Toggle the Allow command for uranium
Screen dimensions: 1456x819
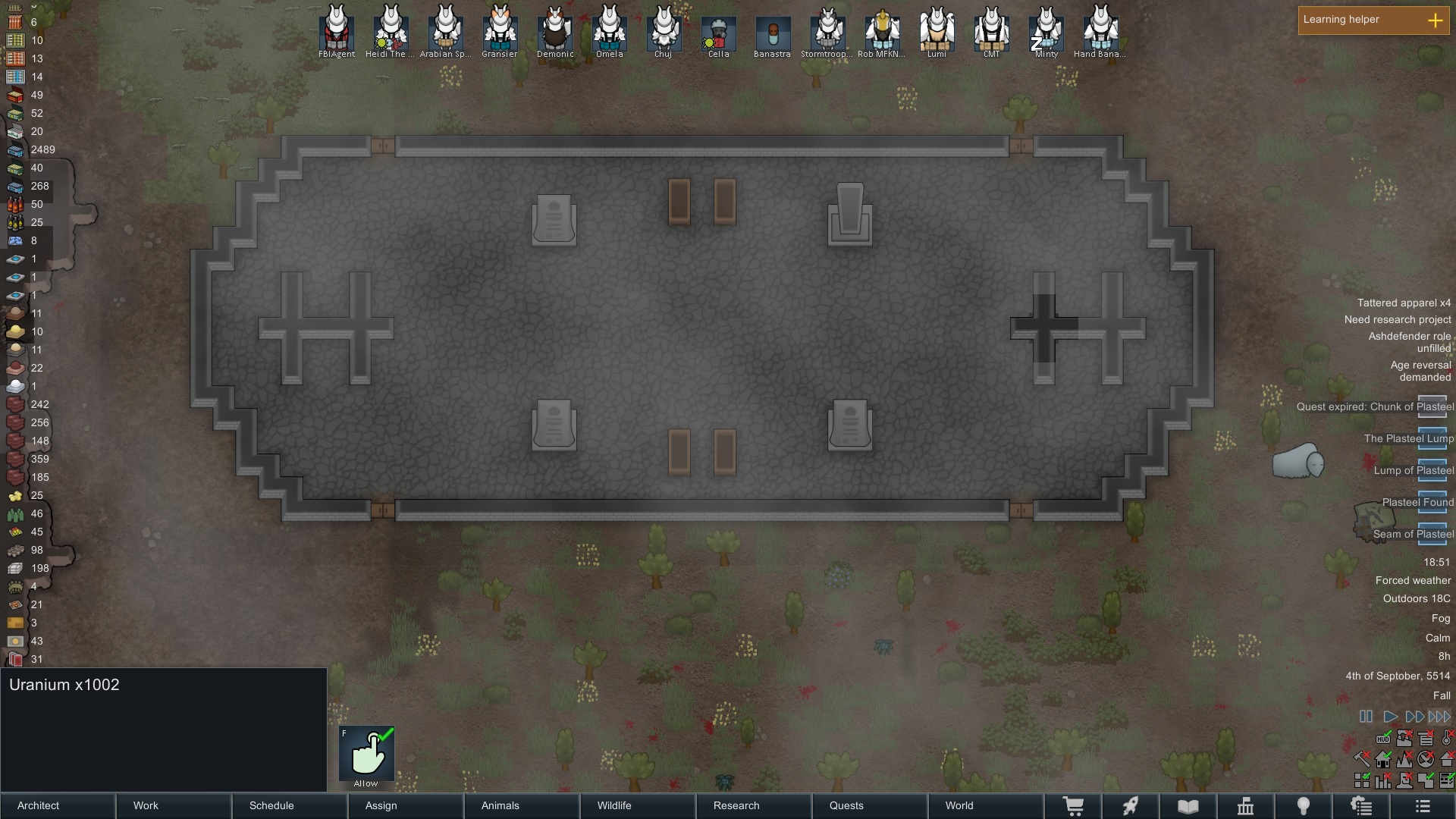(x=366, y=754)
